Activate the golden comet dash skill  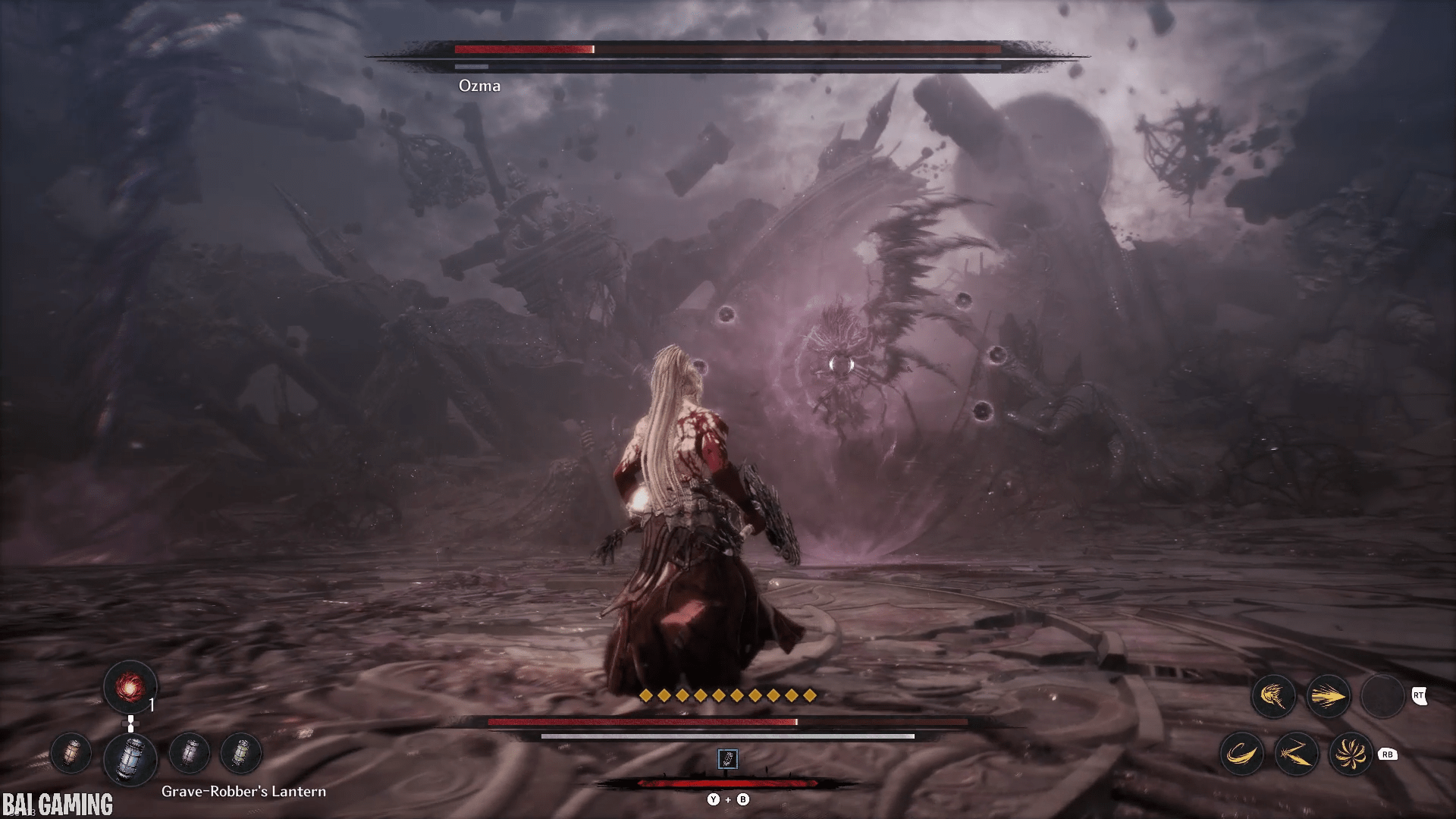coord(1274,696)
